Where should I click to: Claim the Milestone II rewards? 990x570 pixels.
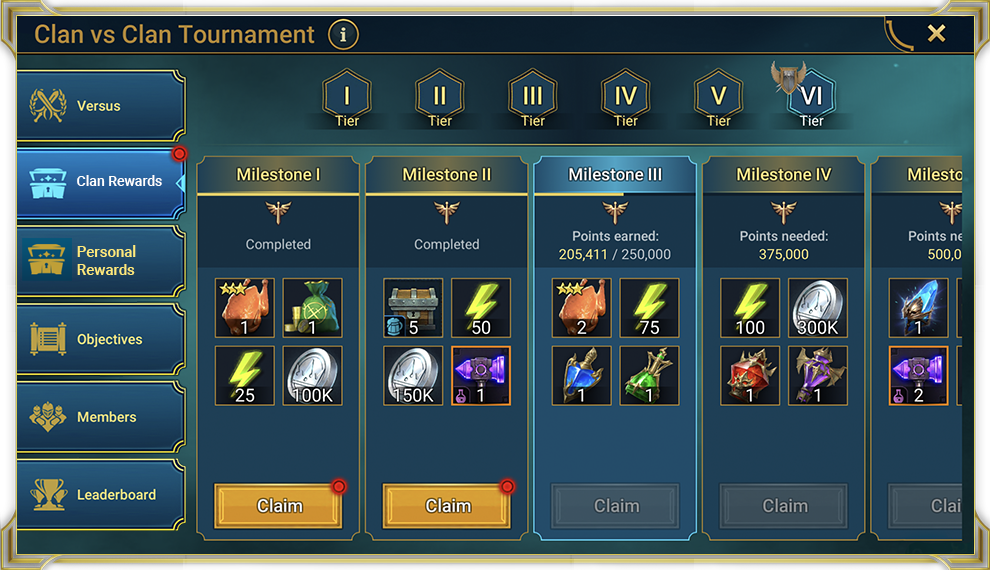click(x=447, y=506)
